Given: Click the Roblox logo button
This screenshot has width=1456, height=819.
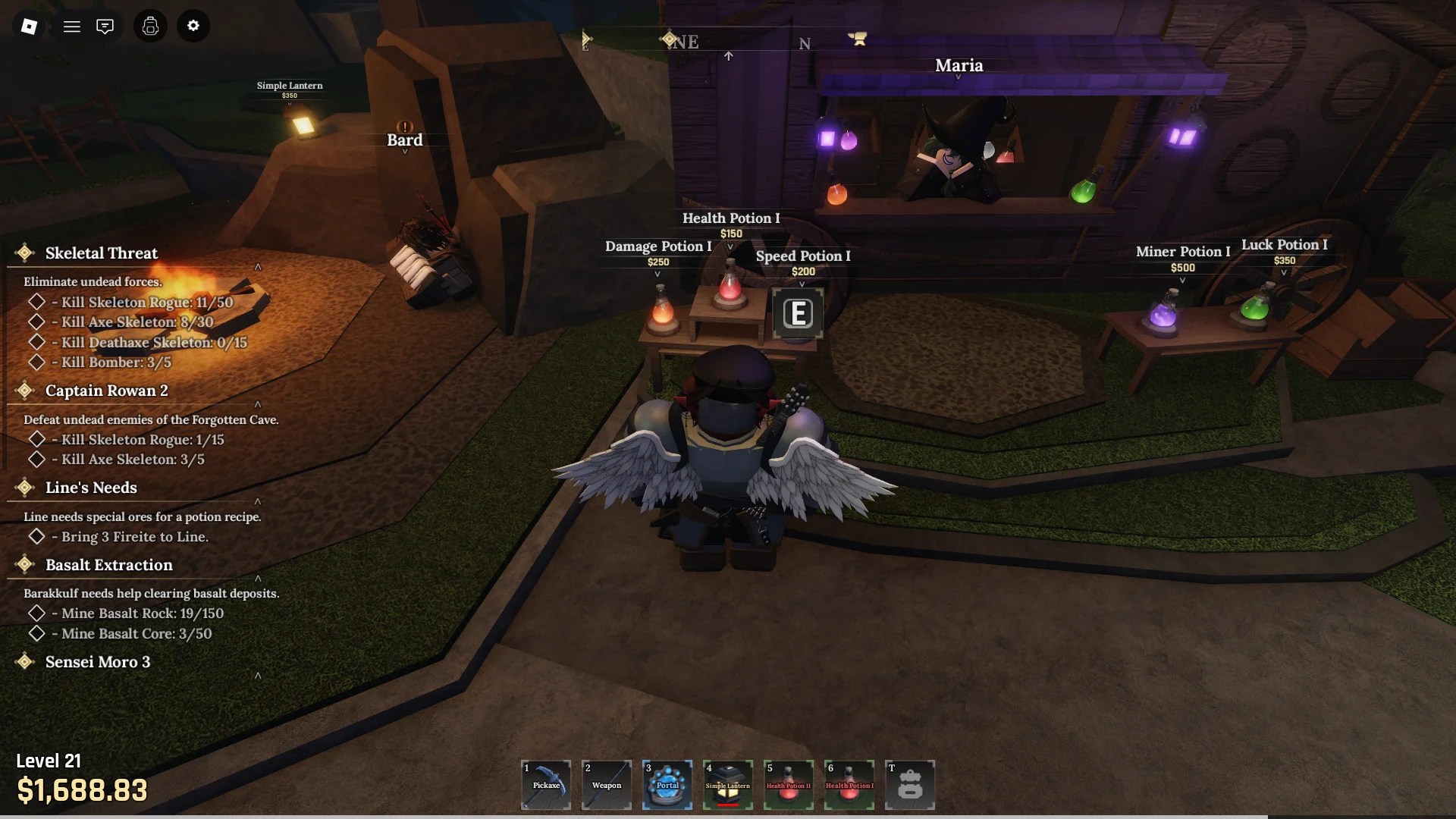Looking at the screenshot, I should click(28, 26).
